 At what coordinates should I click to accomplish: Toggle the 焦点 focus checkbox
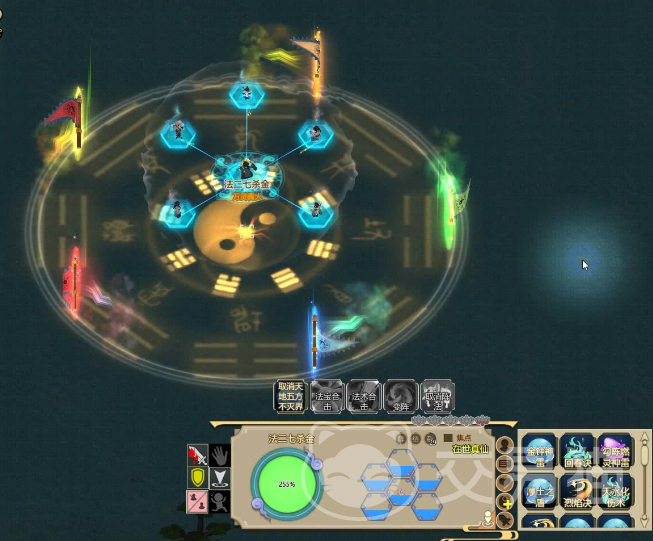449,437
